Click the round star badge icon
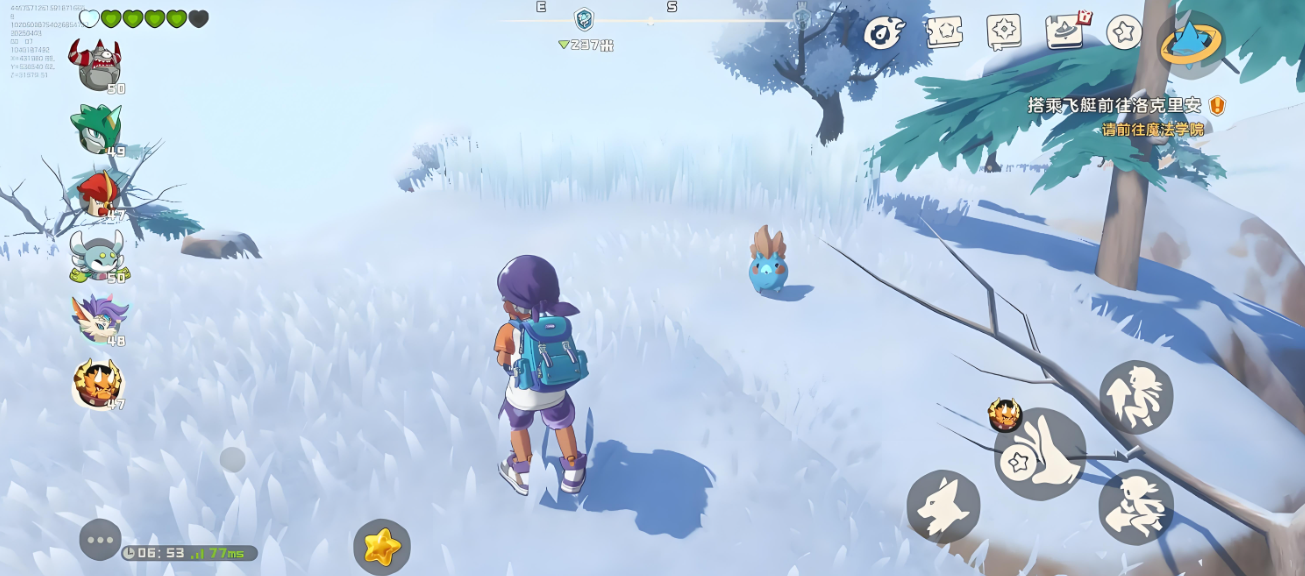The width and height of the screenshot is (1305, 576). tap(1125, 32)
